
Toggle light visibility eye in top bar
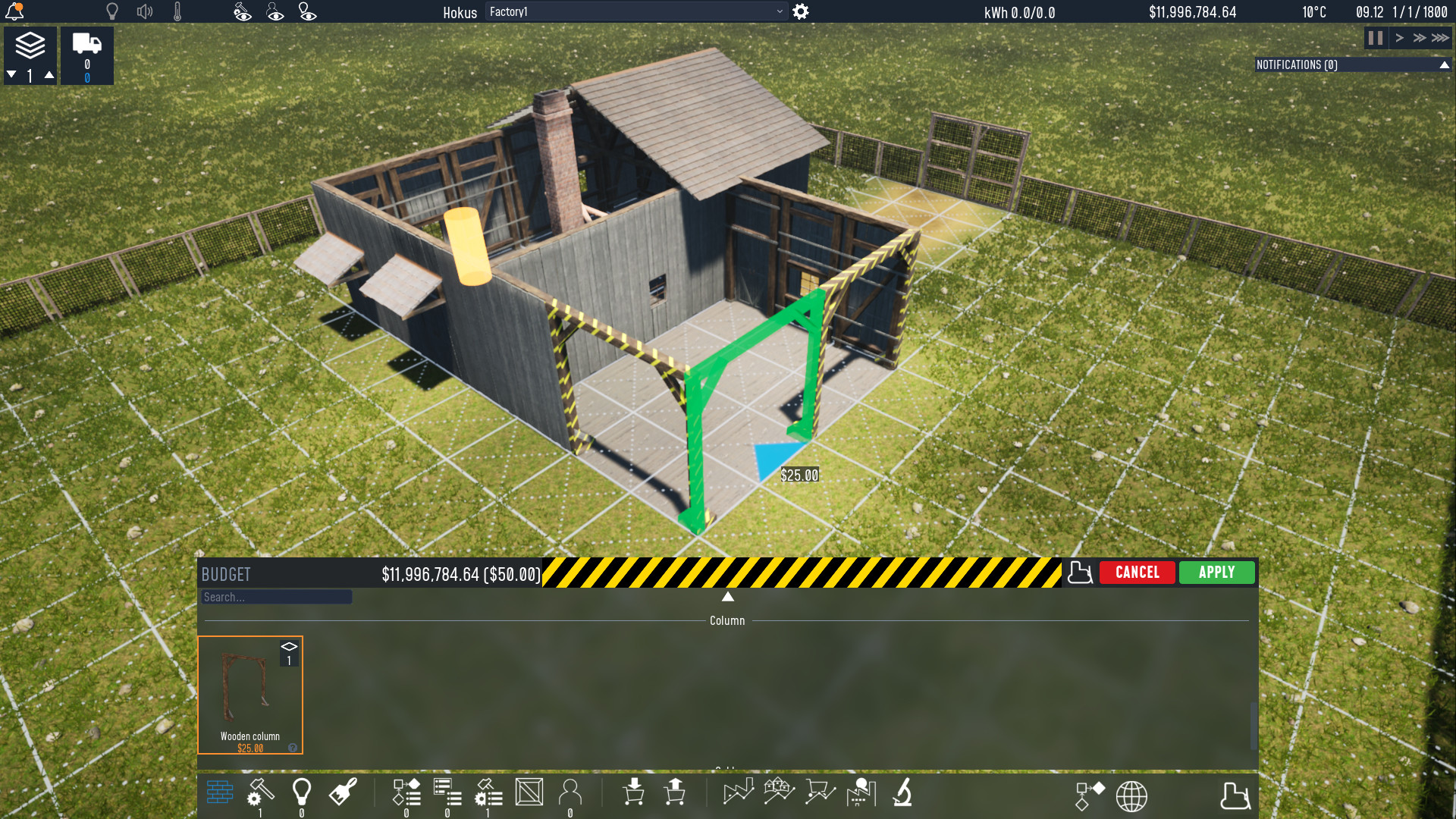point(306,11)
